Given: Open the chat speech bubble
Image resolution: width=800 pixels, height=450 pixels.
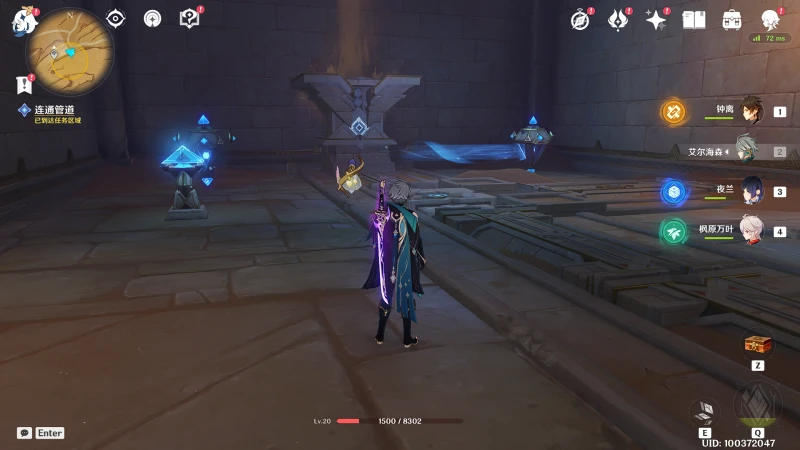Looking at the screenshot, I should click(24, 433).
